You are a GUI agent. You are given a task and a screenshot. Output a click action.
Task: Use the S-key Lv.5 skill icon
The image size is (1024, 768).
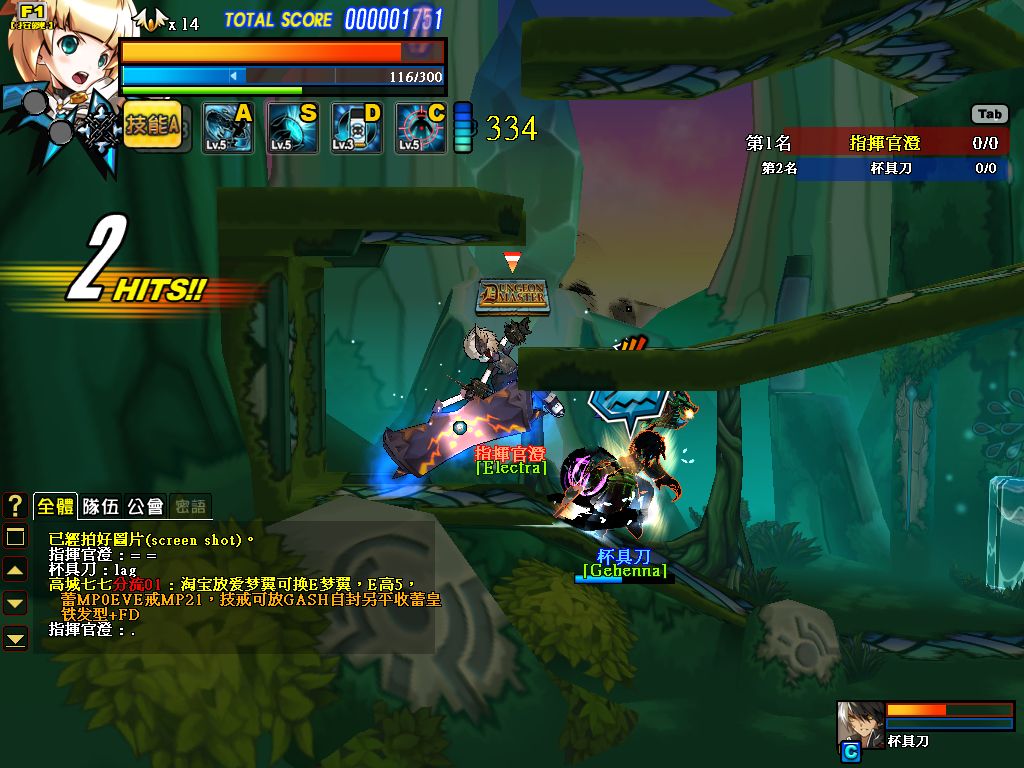[x=292, y=128]
